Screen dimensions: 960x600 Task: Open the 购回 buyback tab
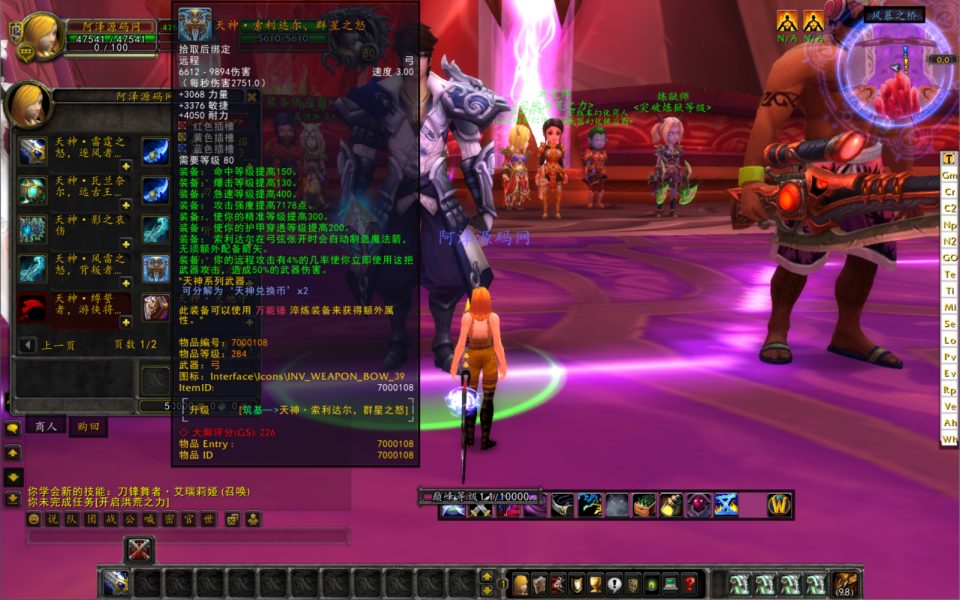coord(87,426)
